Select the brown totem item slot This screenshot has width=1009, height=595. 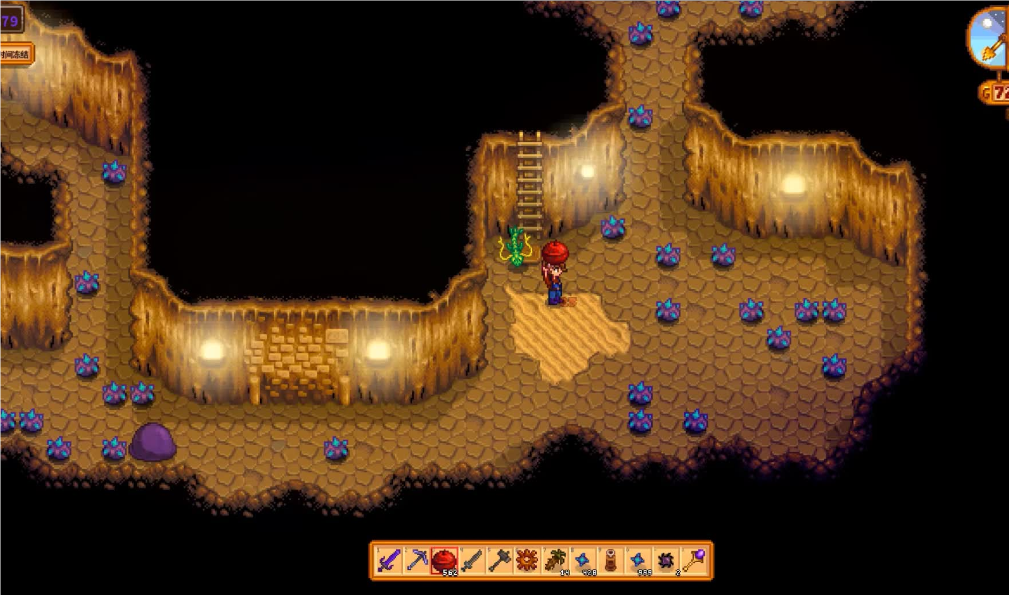[x=610, y=560]
